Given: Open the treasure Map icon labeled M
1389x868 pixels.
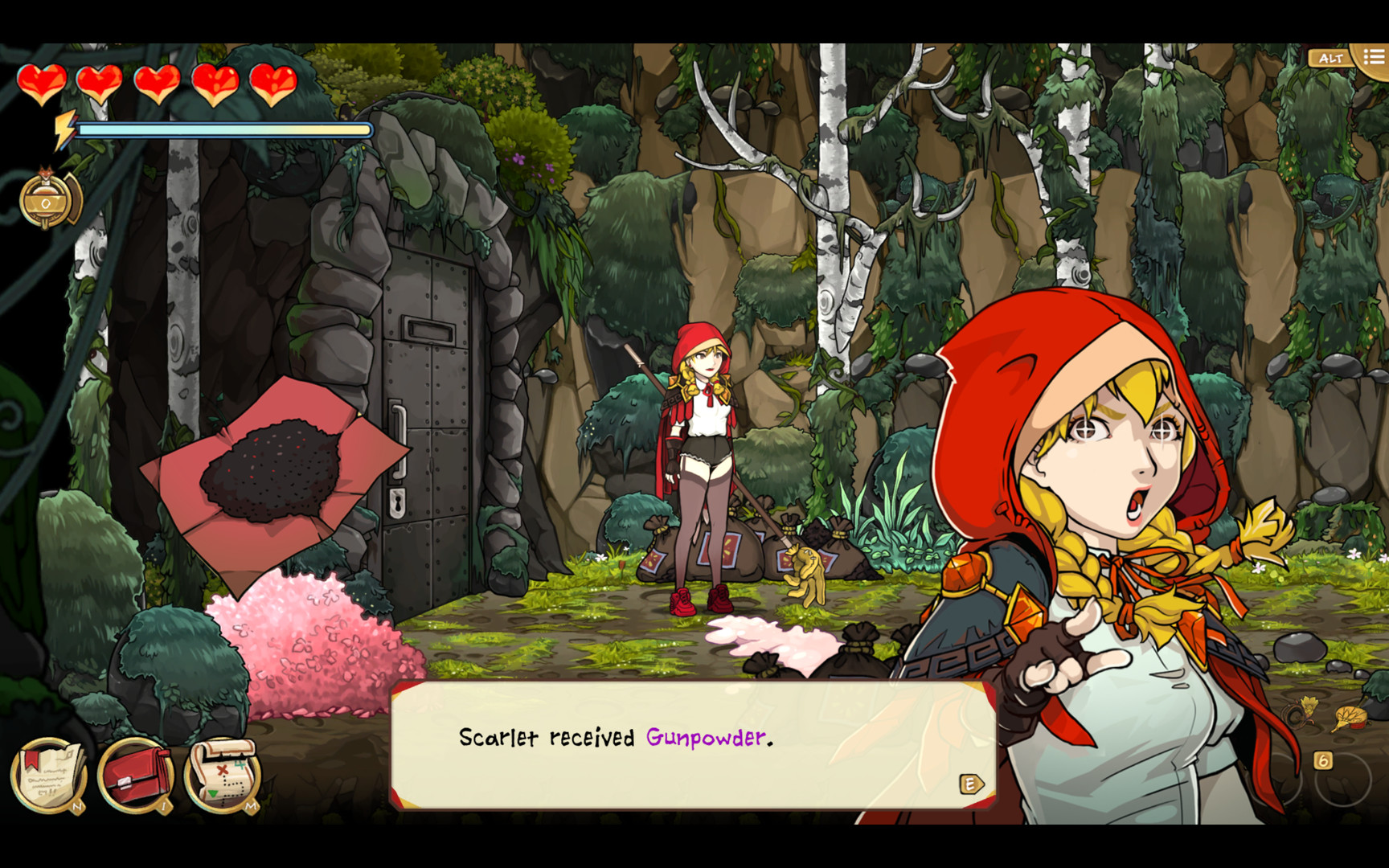Looking at the screenshot, I should coord(223,772).
